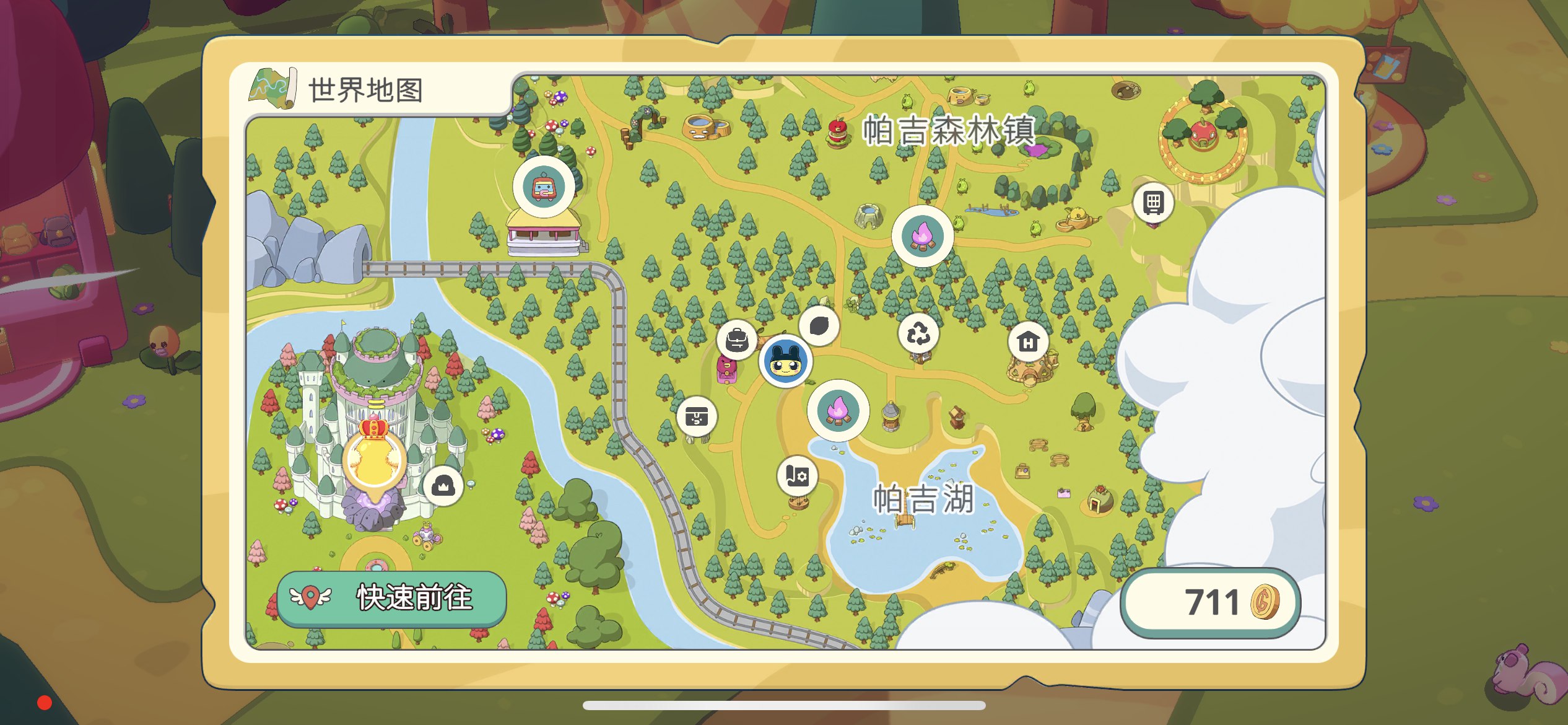Screen dimensions: 1568x725
Task: Select the red train station marker
Action: tap(544, 187)
